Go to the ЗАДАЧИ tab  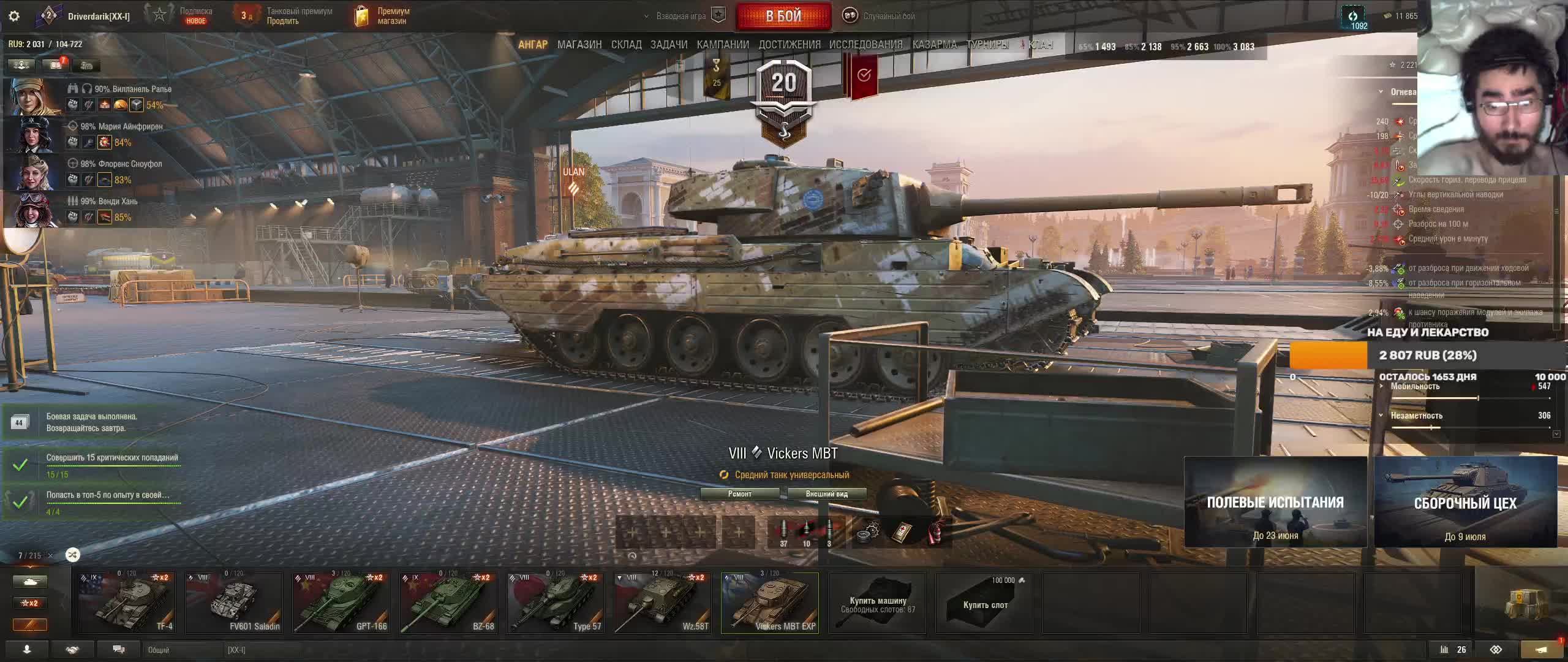pos(669,45)
